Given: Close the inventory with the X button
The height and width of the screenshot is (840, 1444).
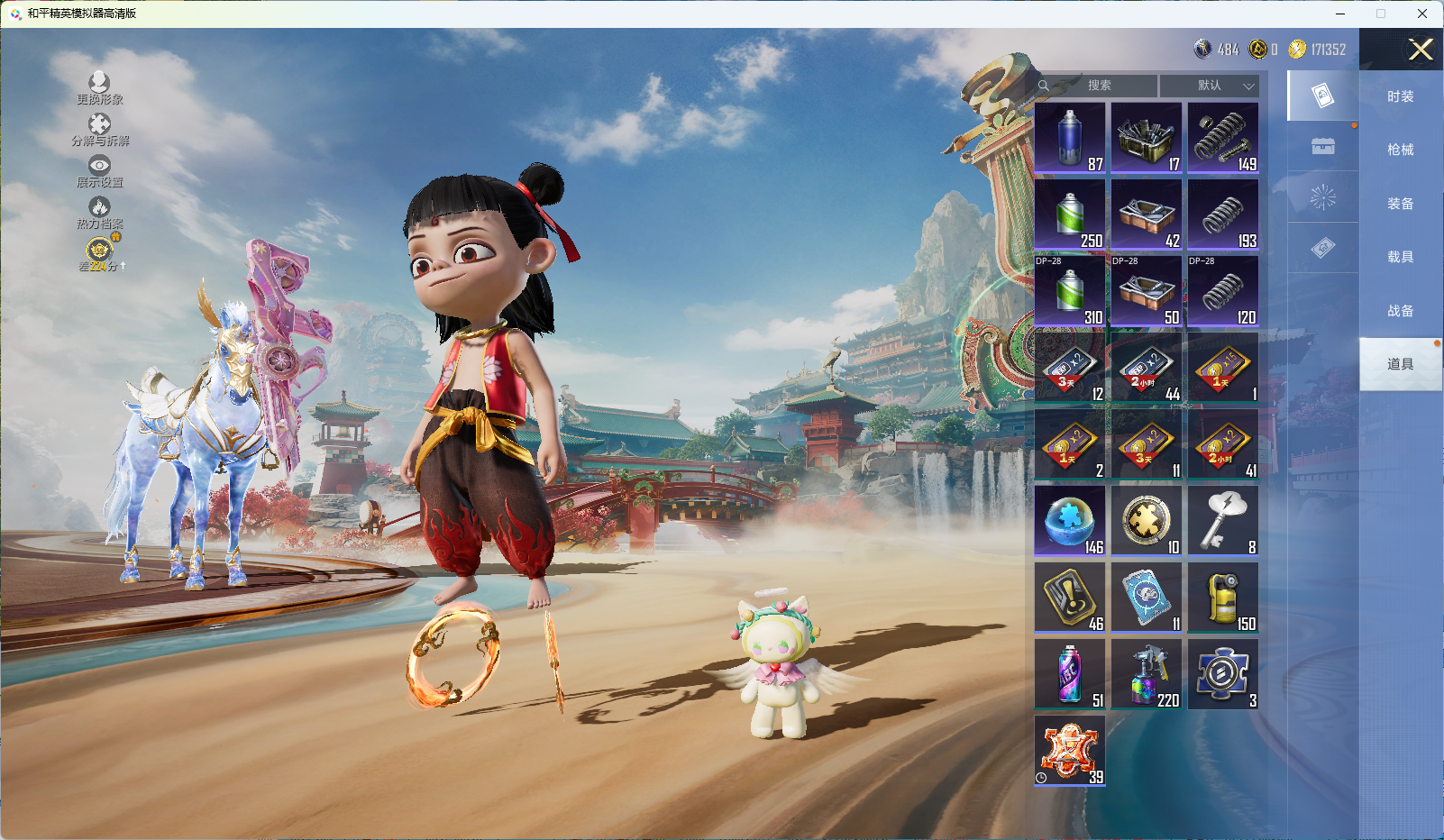Looking at the screenshot, I should click(x=1421, y=50).
